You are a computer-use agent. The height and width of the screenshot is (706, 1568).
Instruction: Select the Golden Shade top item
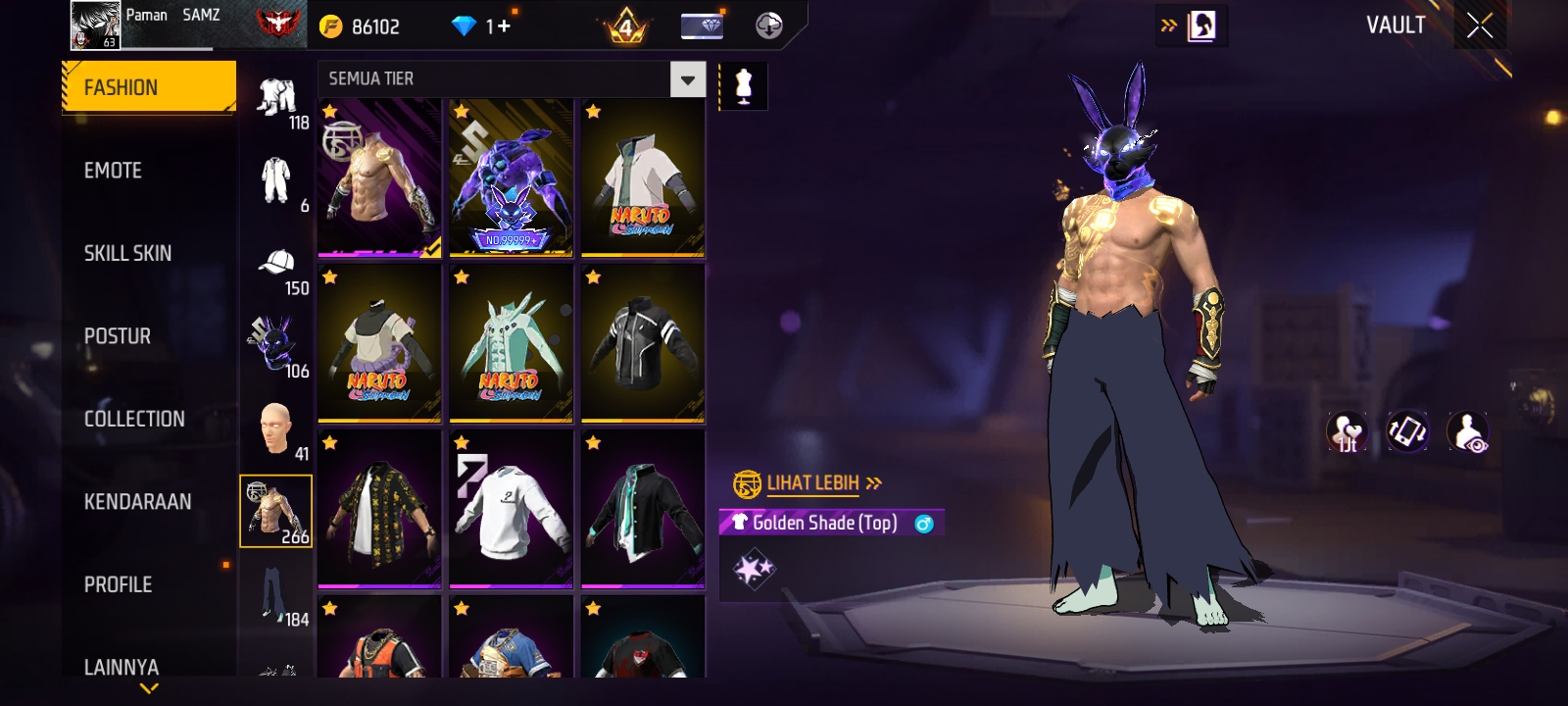[x=379, y=177]
